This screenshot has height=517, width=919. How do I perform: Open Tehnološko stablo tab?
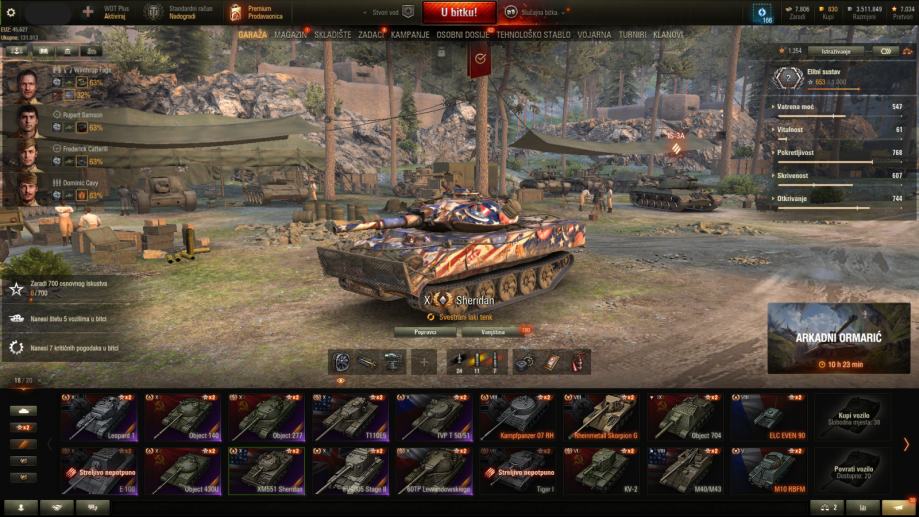(x=533, y=34)
